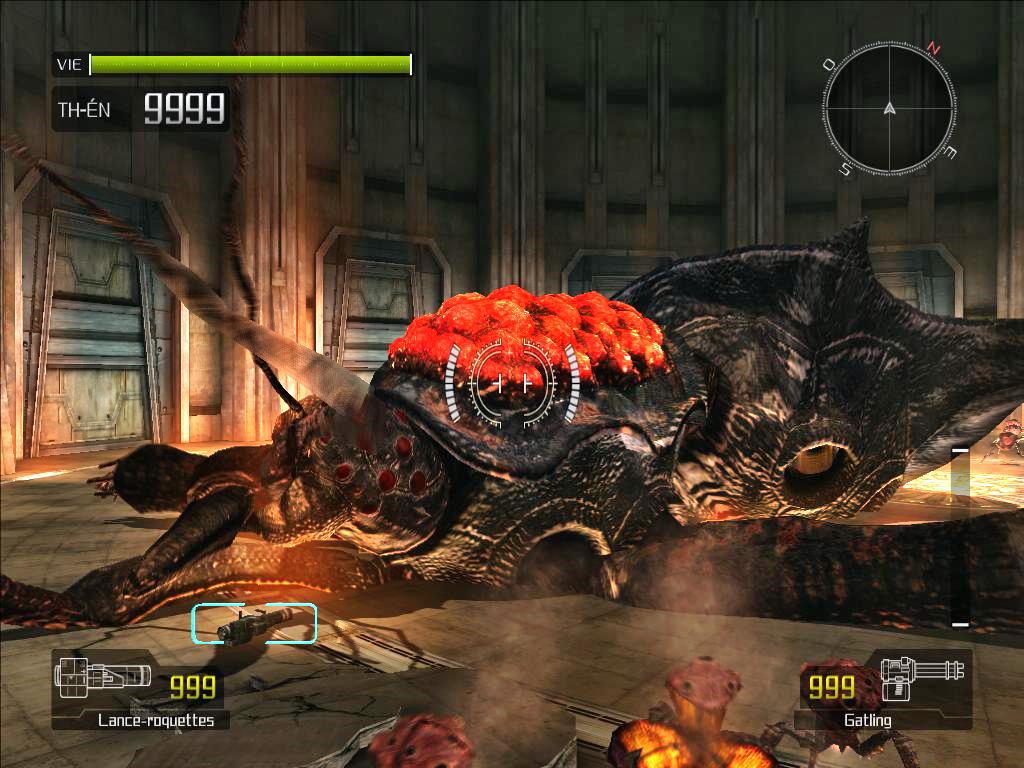The width and height of the screenshot is (1024, 768).
Task: Click the highlighted rocket launcher pickup marker
Action: coord(254,624)
